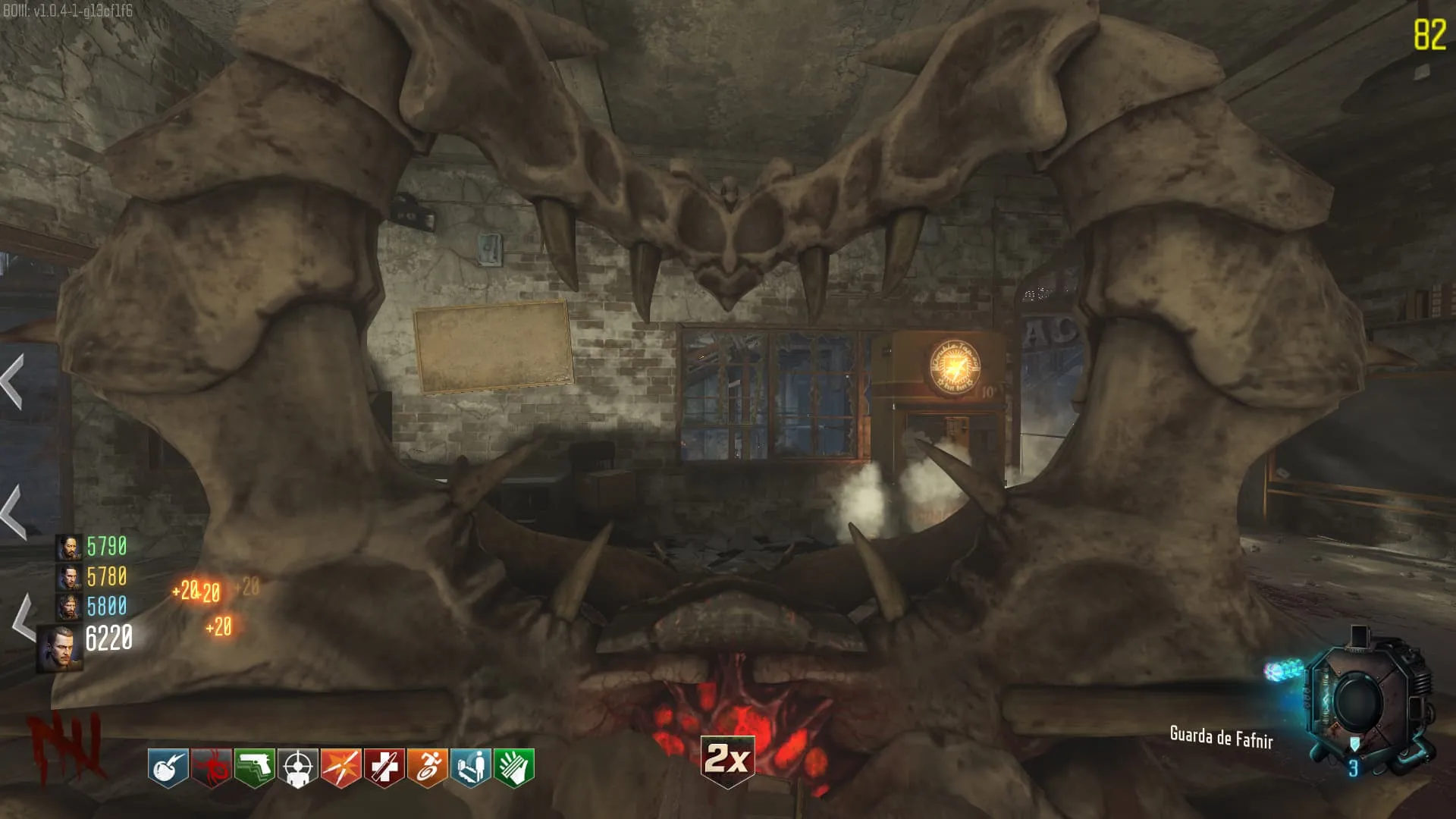Select the crosshair Deadshot Daiquiri perk icon
Image resolution: width=1456 pixels, height=819 pixels.
[x=297, y=767]
